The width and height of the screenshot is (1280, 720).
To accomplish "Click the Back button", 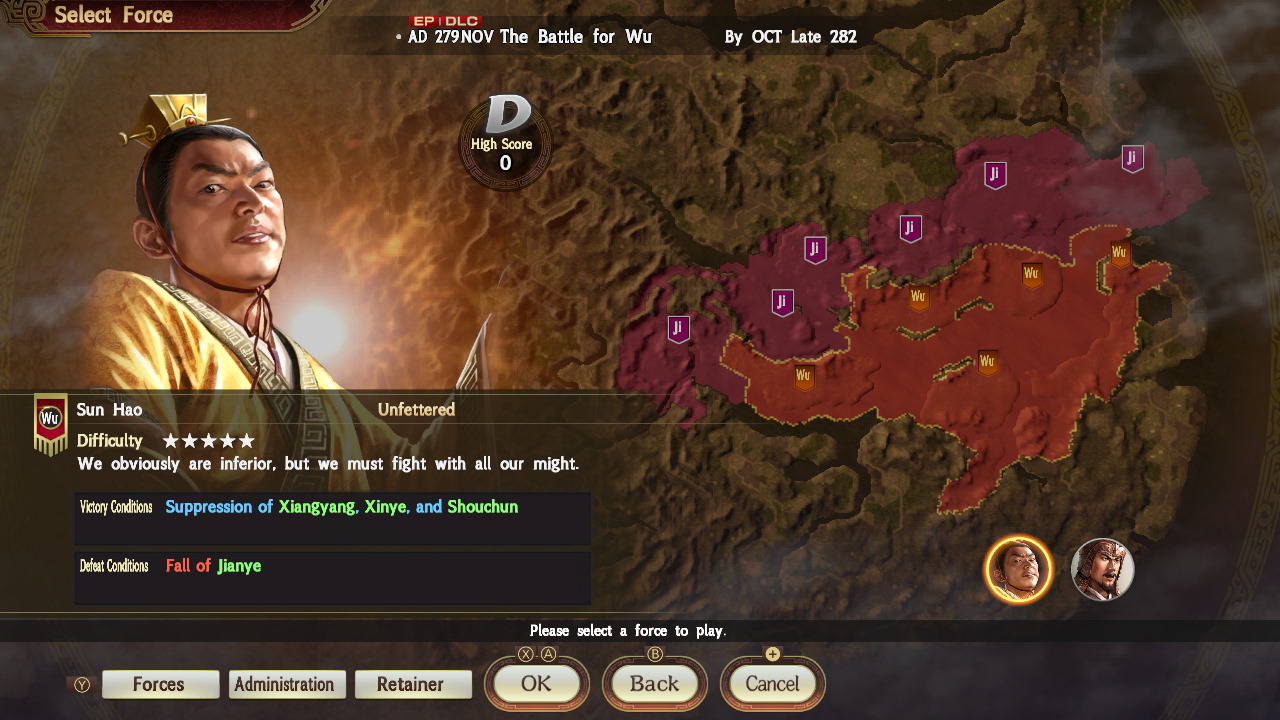I will tap(654, 684).
